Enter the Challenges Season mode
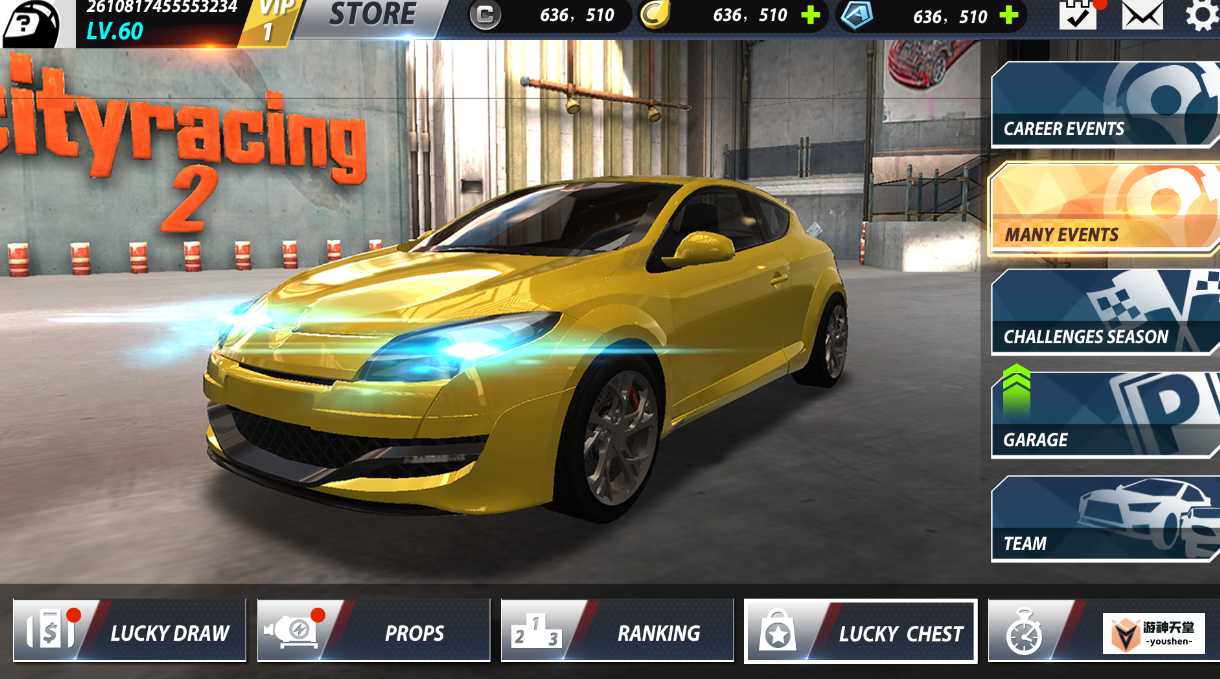The width and height of the screenshot is (1220, 679). (x=1104, y=312)
